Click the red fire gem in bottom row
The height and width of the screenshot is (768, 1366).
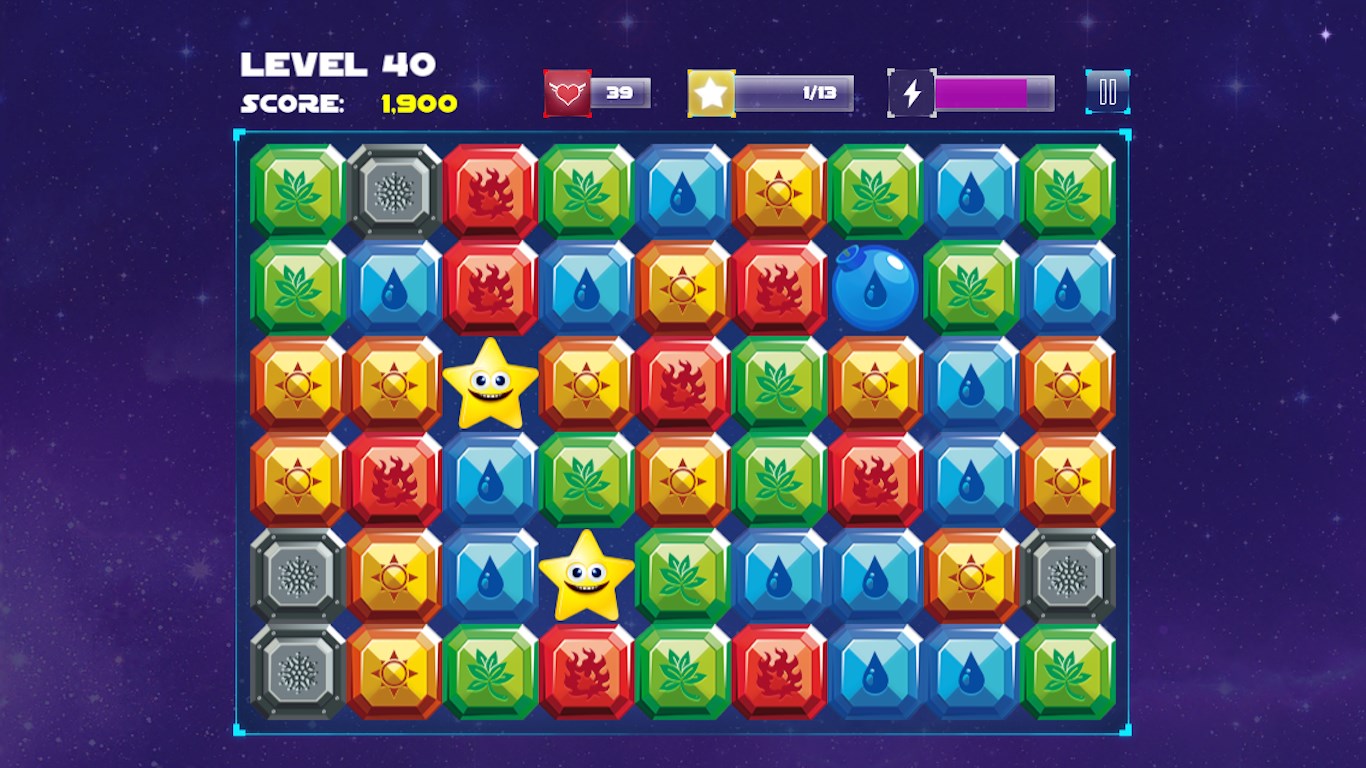588,670
